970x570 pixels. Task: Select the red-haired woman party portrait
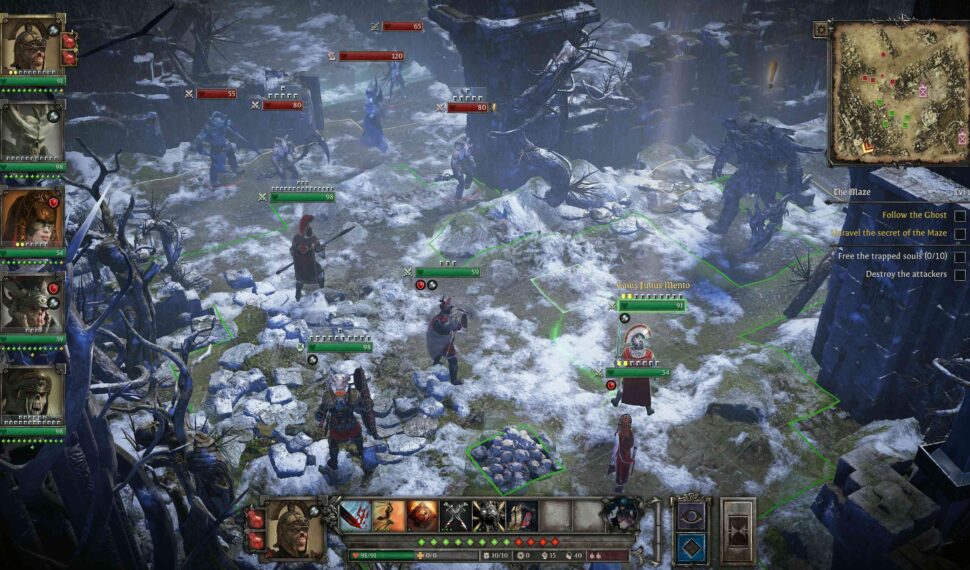pyautogui.click(x=31, y=216)
